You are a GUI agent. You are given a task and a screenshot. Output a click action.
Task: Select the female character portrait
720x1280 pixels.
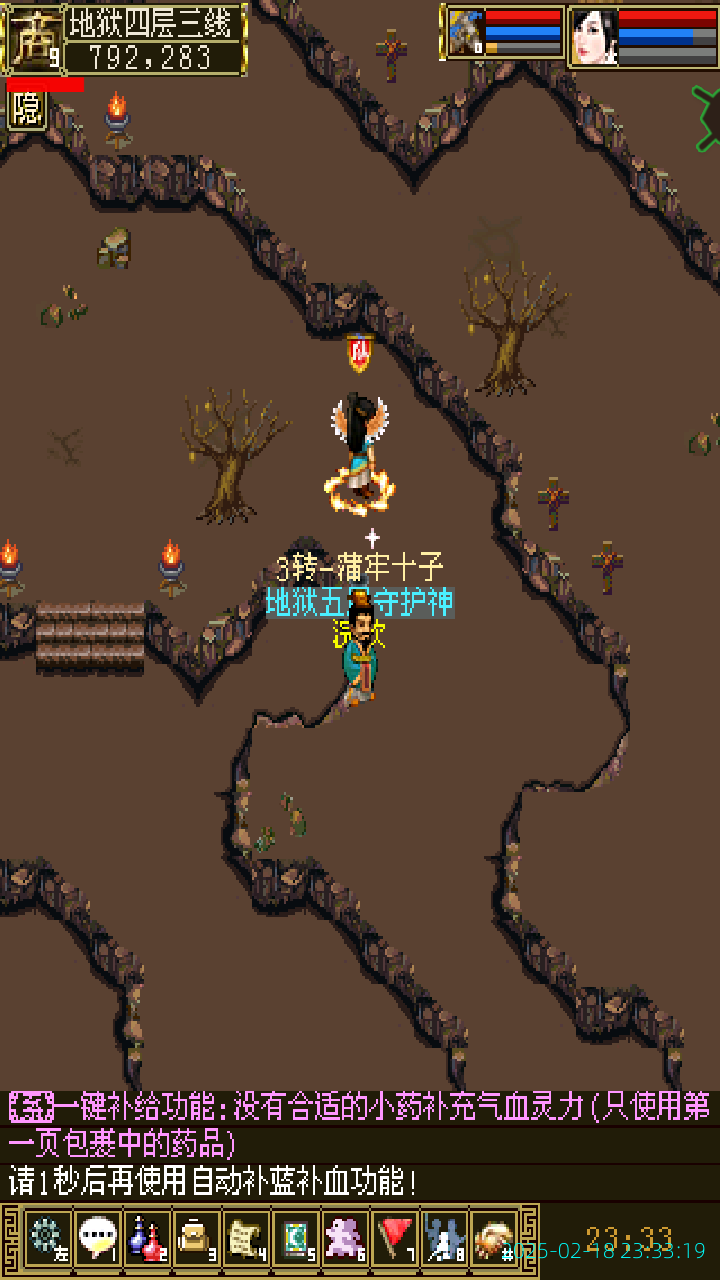point(594,36)
